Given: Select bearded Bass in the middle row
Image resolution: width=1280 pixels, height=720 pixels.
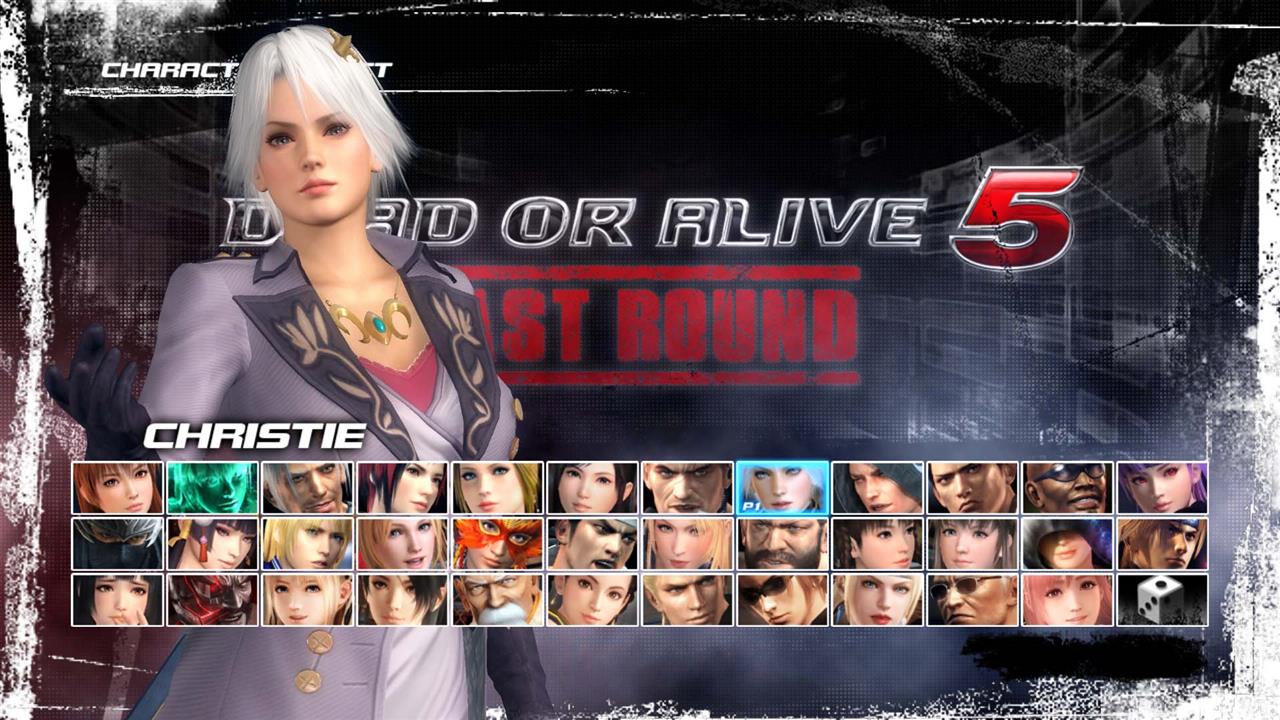Looking at the screenshot, I should [784, 545].
